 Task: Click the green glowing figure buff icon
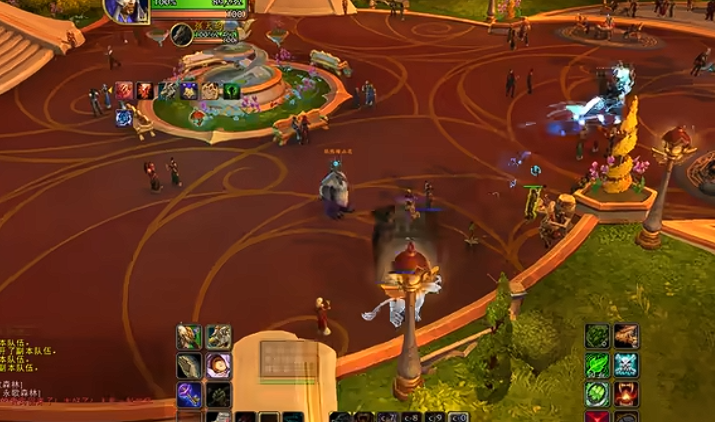click(x=231, y=91)
